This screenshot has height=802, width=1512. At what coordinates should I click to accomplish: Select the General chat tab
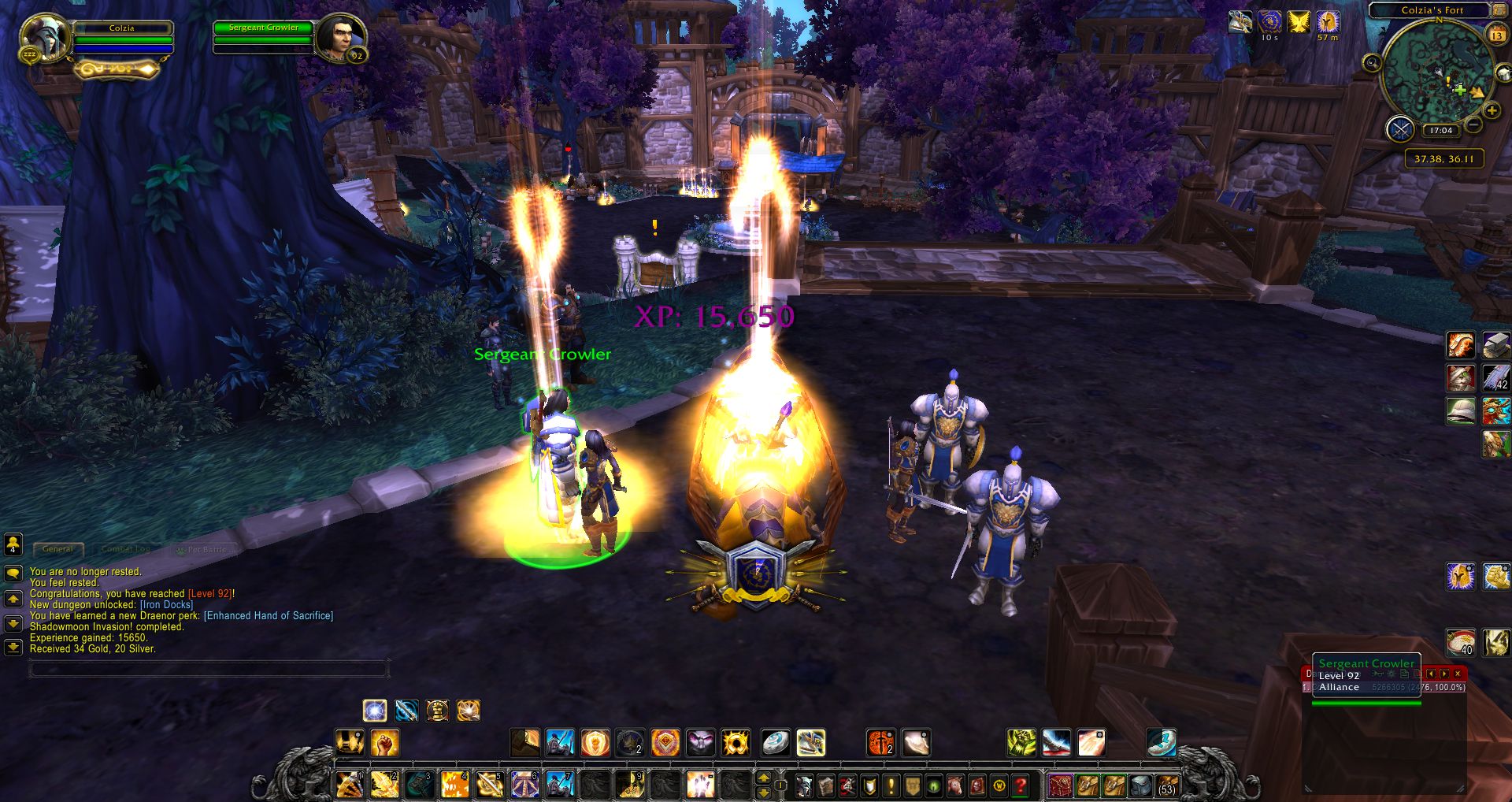click(x=57, y=549)
